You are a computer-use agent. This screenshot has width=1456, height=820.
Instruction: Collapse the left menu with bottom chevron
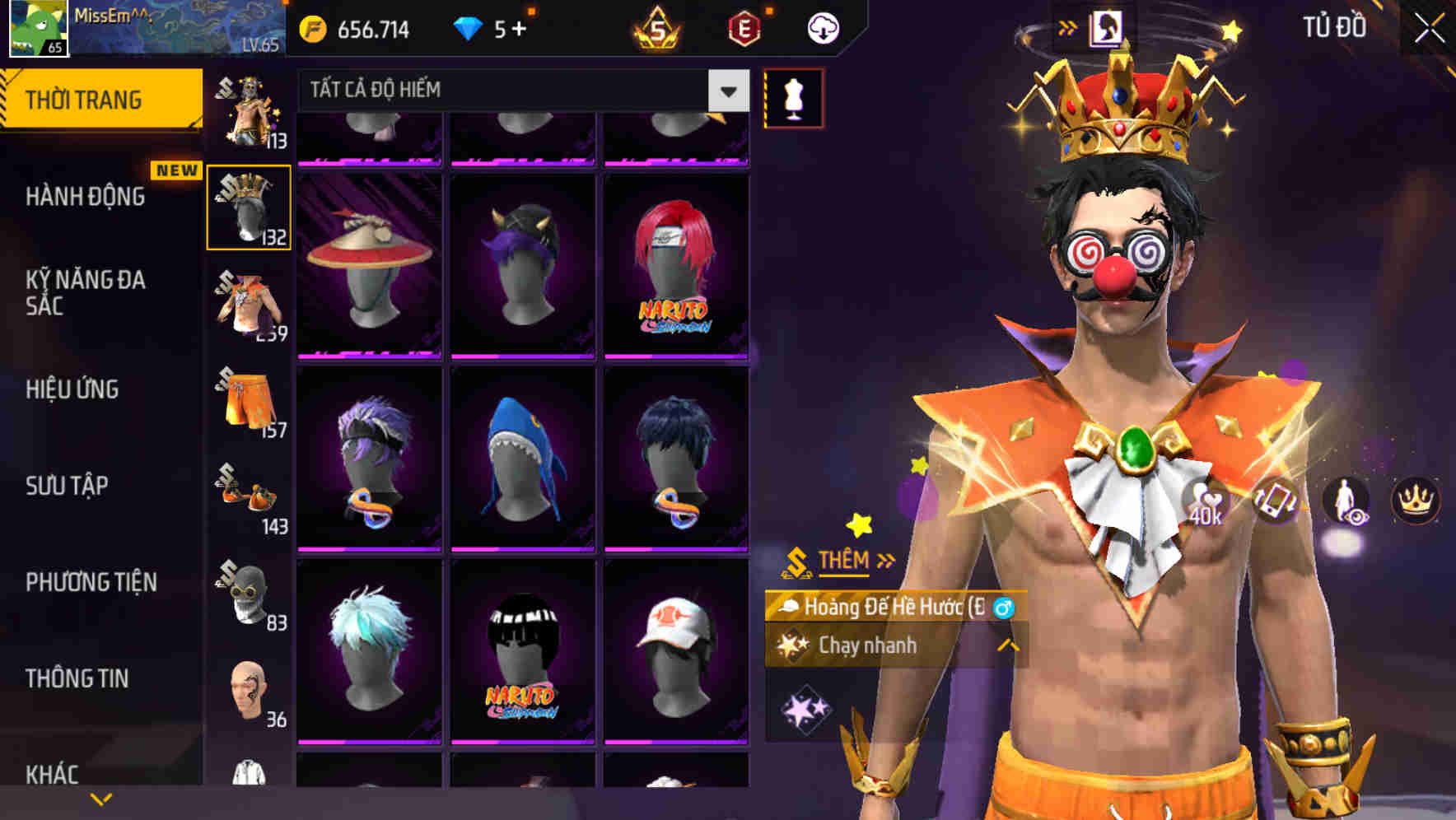point(100,797)
